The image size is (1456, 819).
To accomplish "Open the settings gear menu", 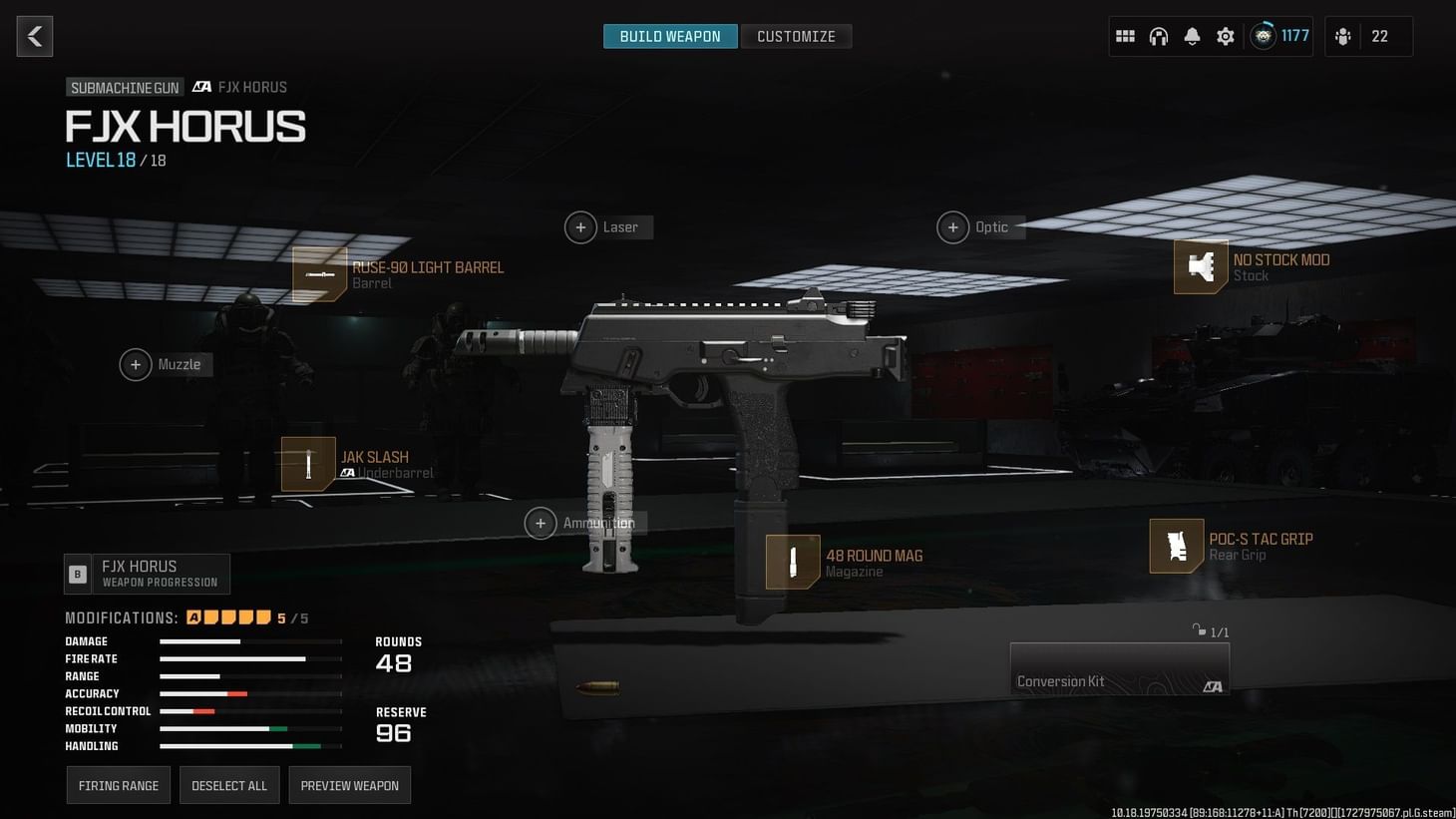I will pyautogui.click(x=1225, y=35).
